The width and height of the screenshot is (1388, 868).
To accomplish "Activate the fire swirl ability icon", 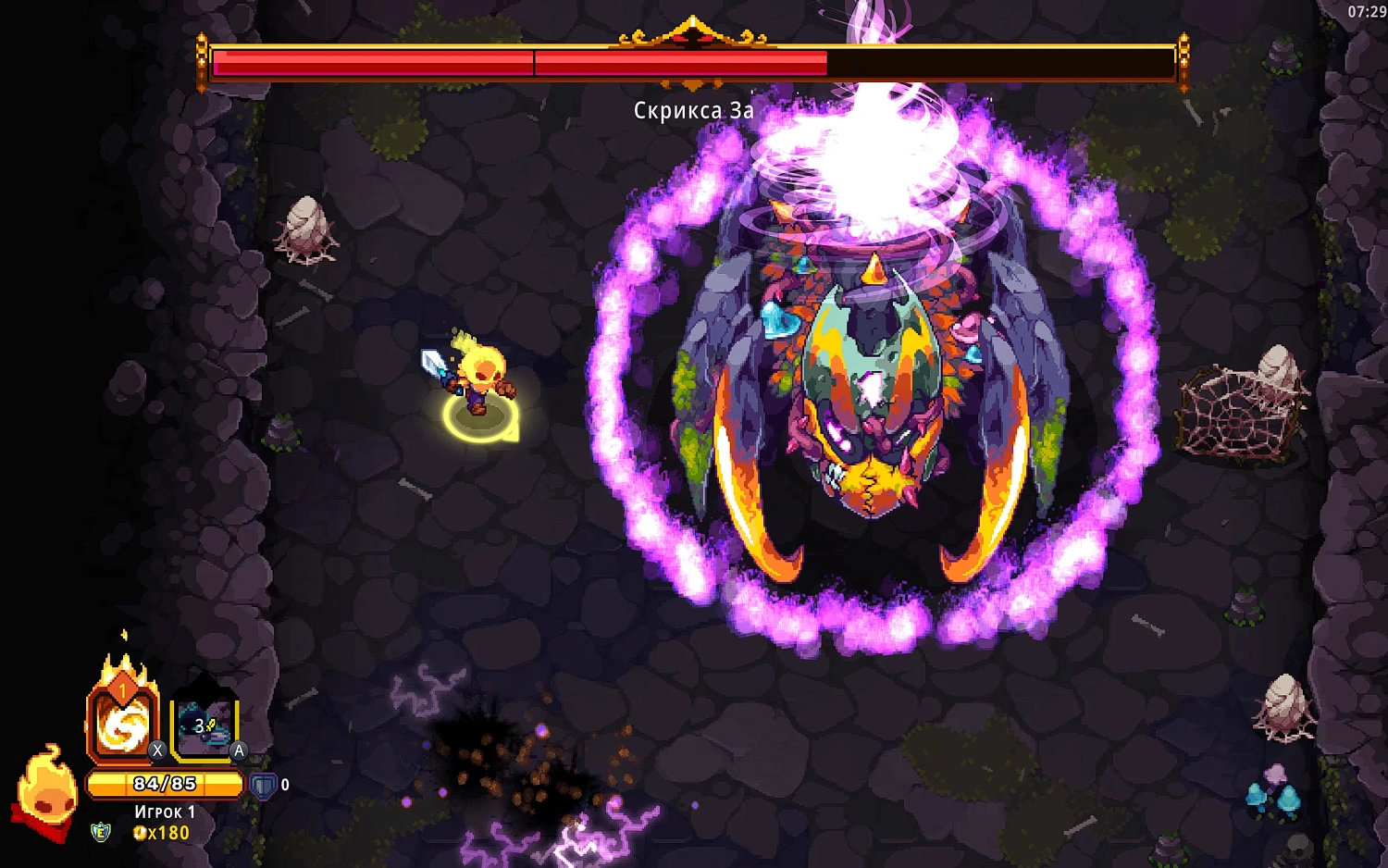I will 123,724.
